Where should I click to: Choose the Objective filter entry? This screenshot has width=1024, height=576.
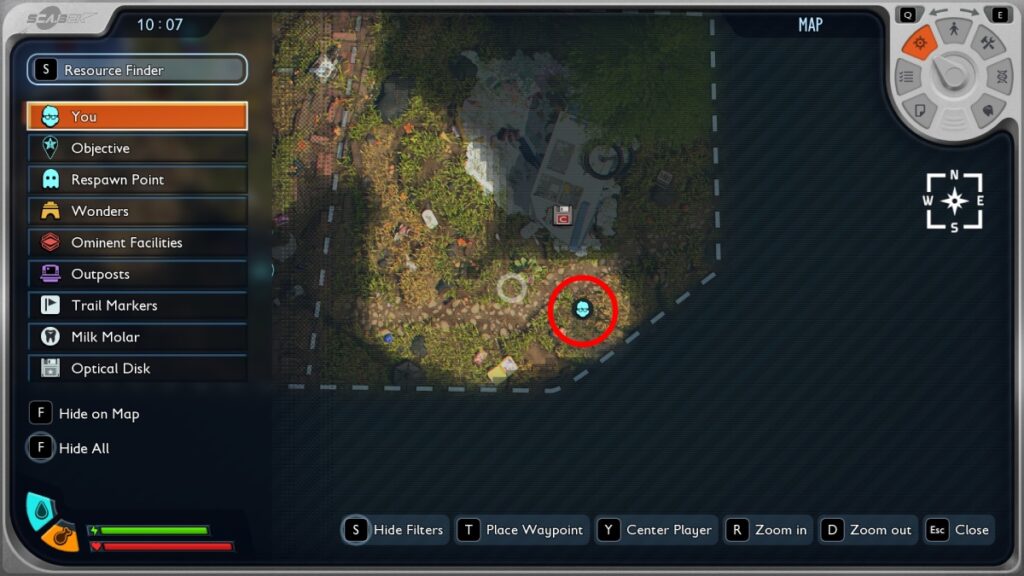coord(137,148)
